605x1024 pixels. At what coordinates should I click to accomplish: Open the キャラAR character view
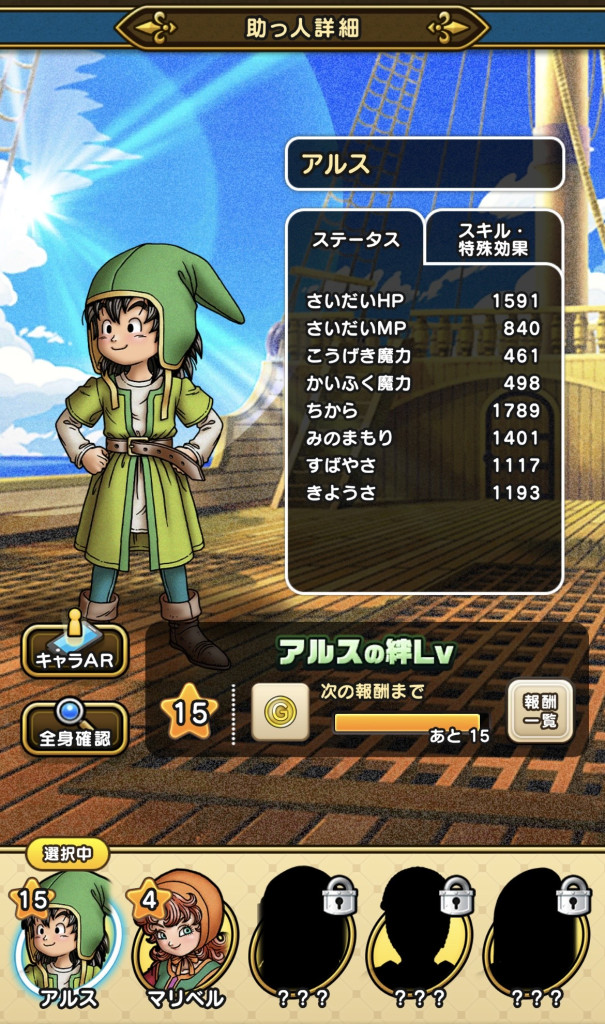pos(75,650)
